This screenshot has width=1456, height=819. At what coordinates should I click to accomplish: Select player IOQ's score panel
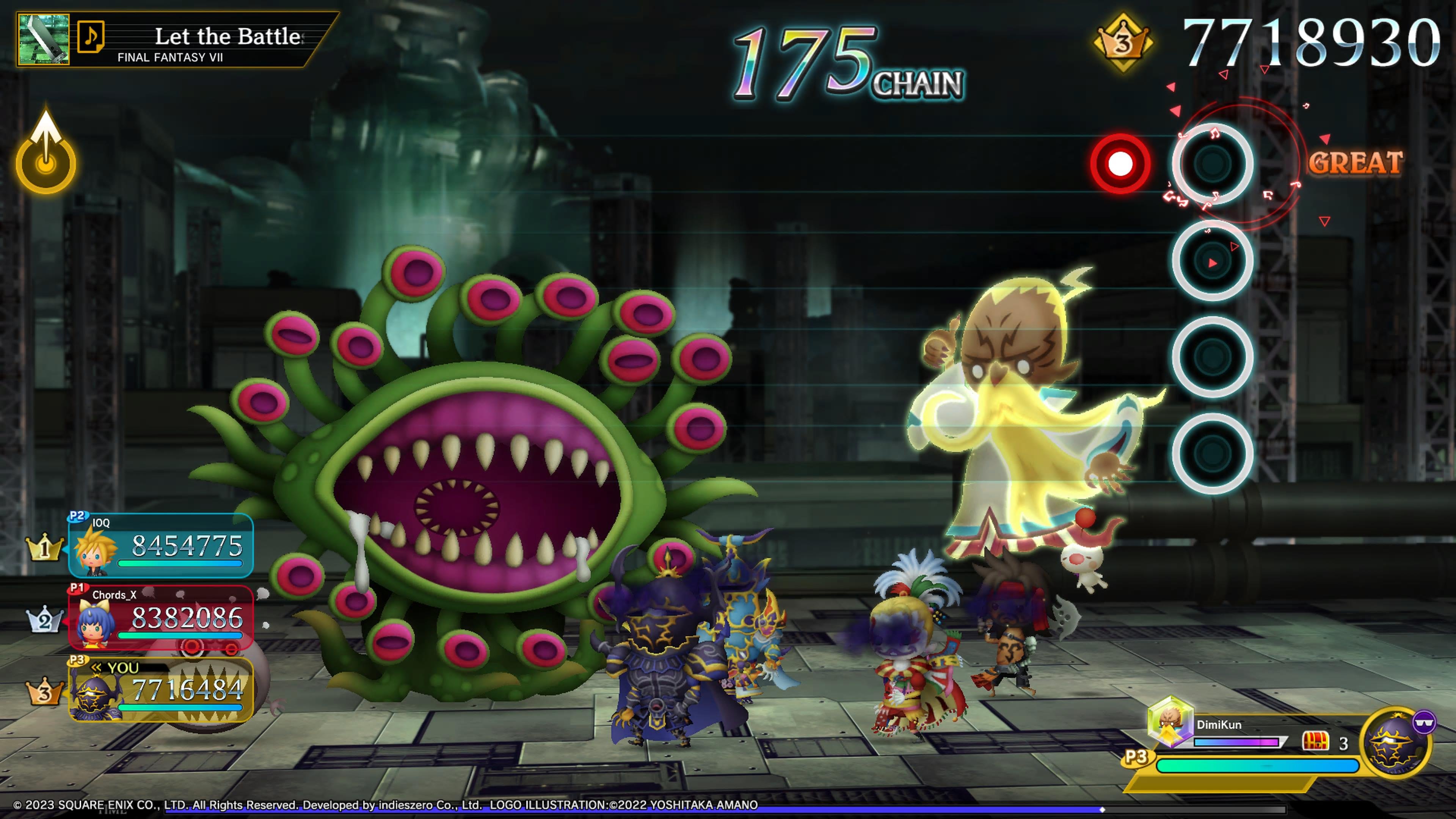point(160,546)
